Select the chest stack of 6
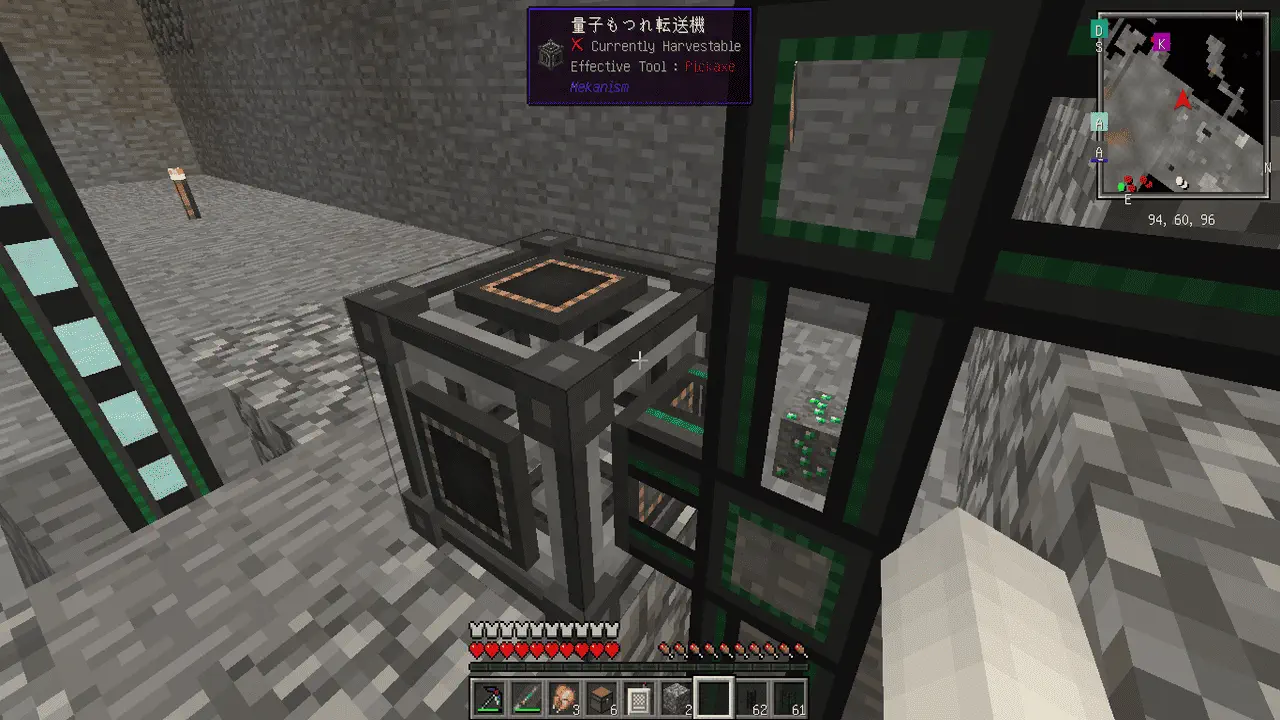The width and height of the screenshot is (1280, 720). (x=602, y=698)
